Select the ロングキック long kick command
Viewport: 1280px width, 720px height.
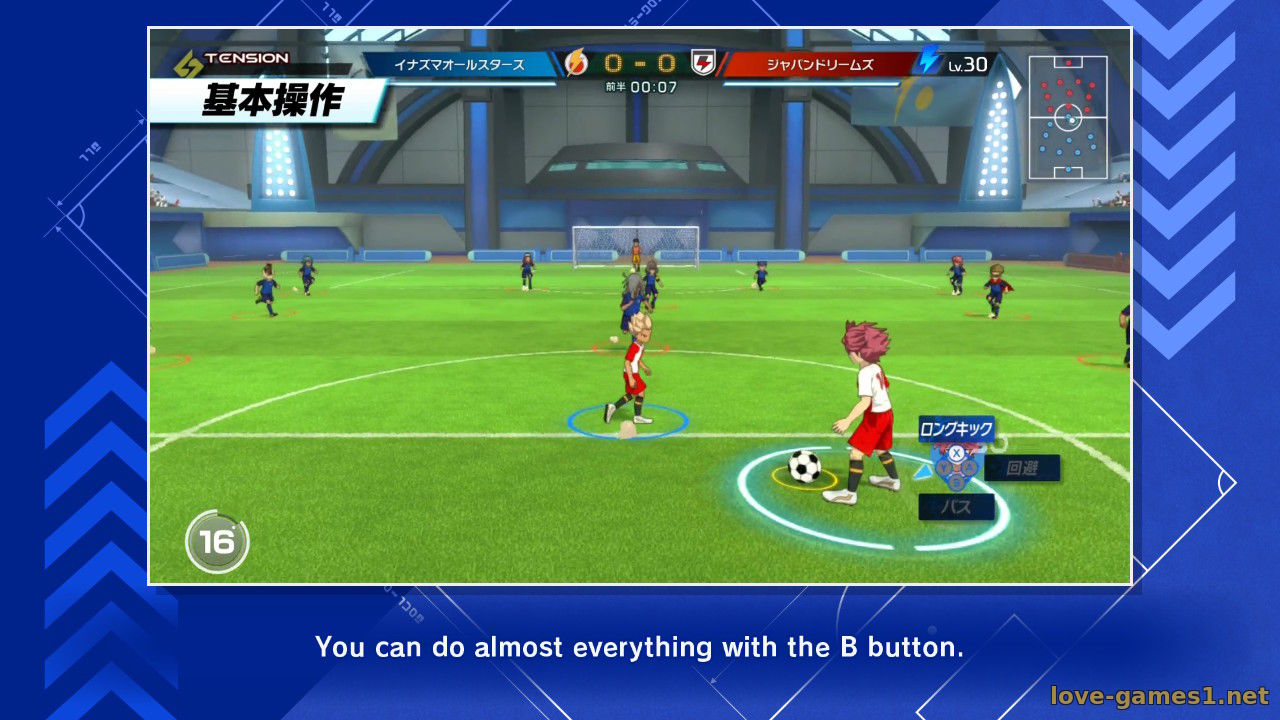tap(956, 429)
